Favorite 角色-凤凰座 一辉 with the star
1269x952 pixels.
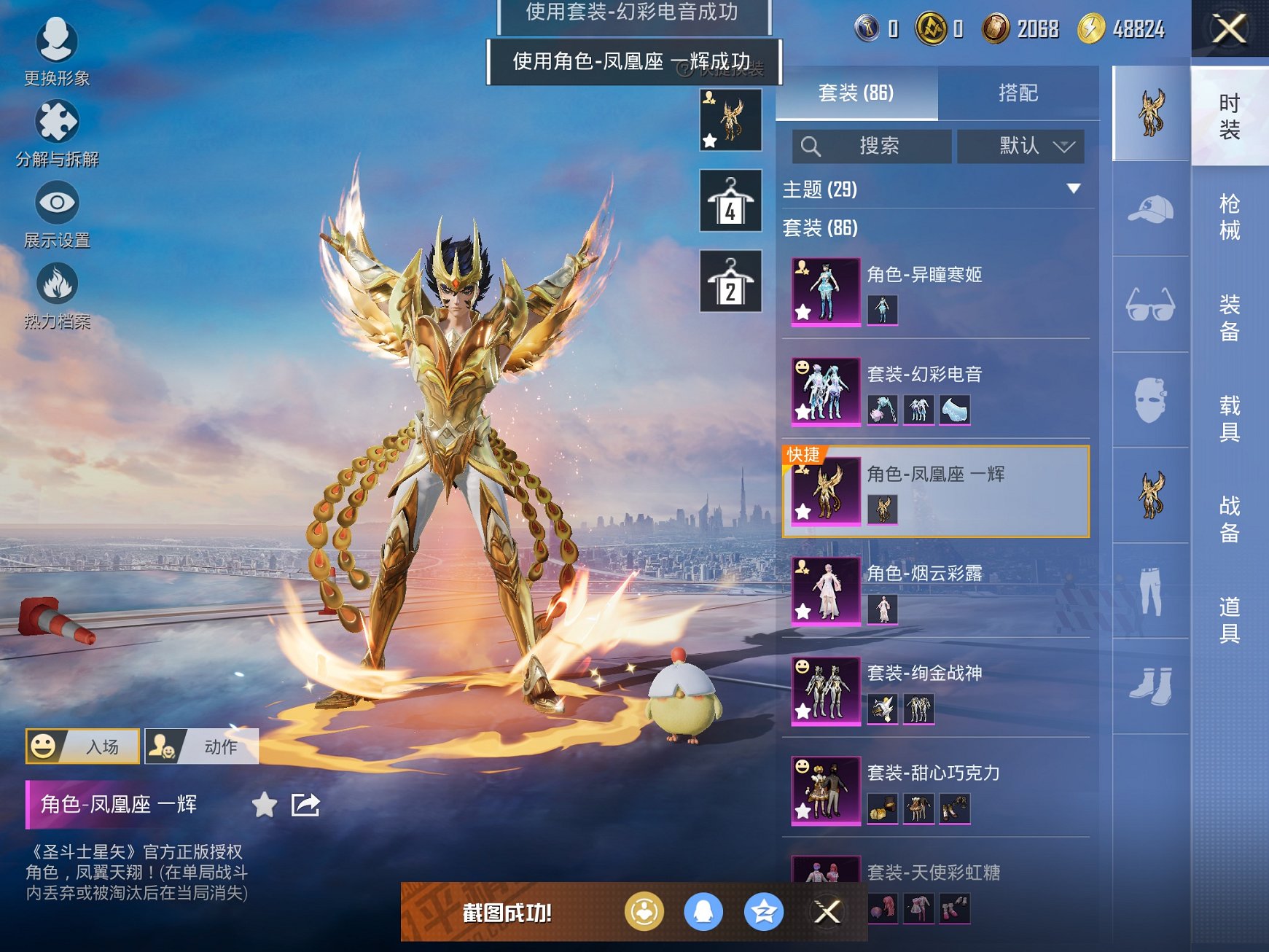pos(265,805)
